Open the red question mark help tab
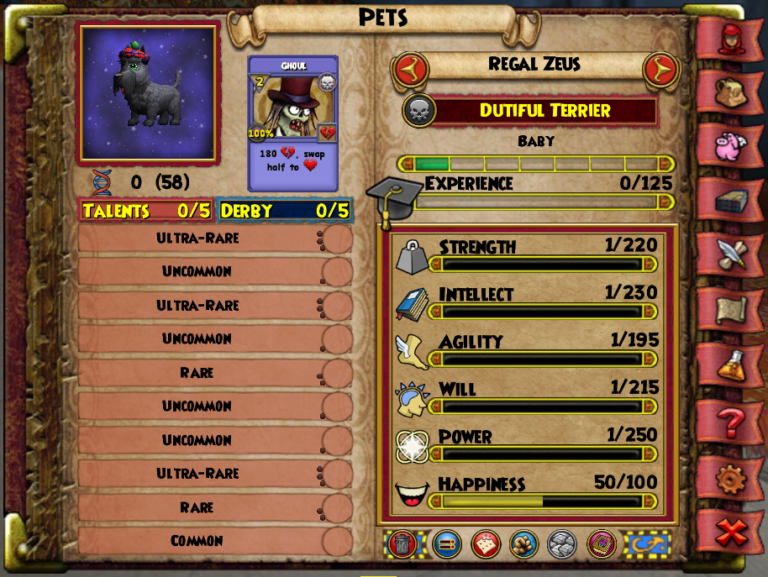 [729, 421]
